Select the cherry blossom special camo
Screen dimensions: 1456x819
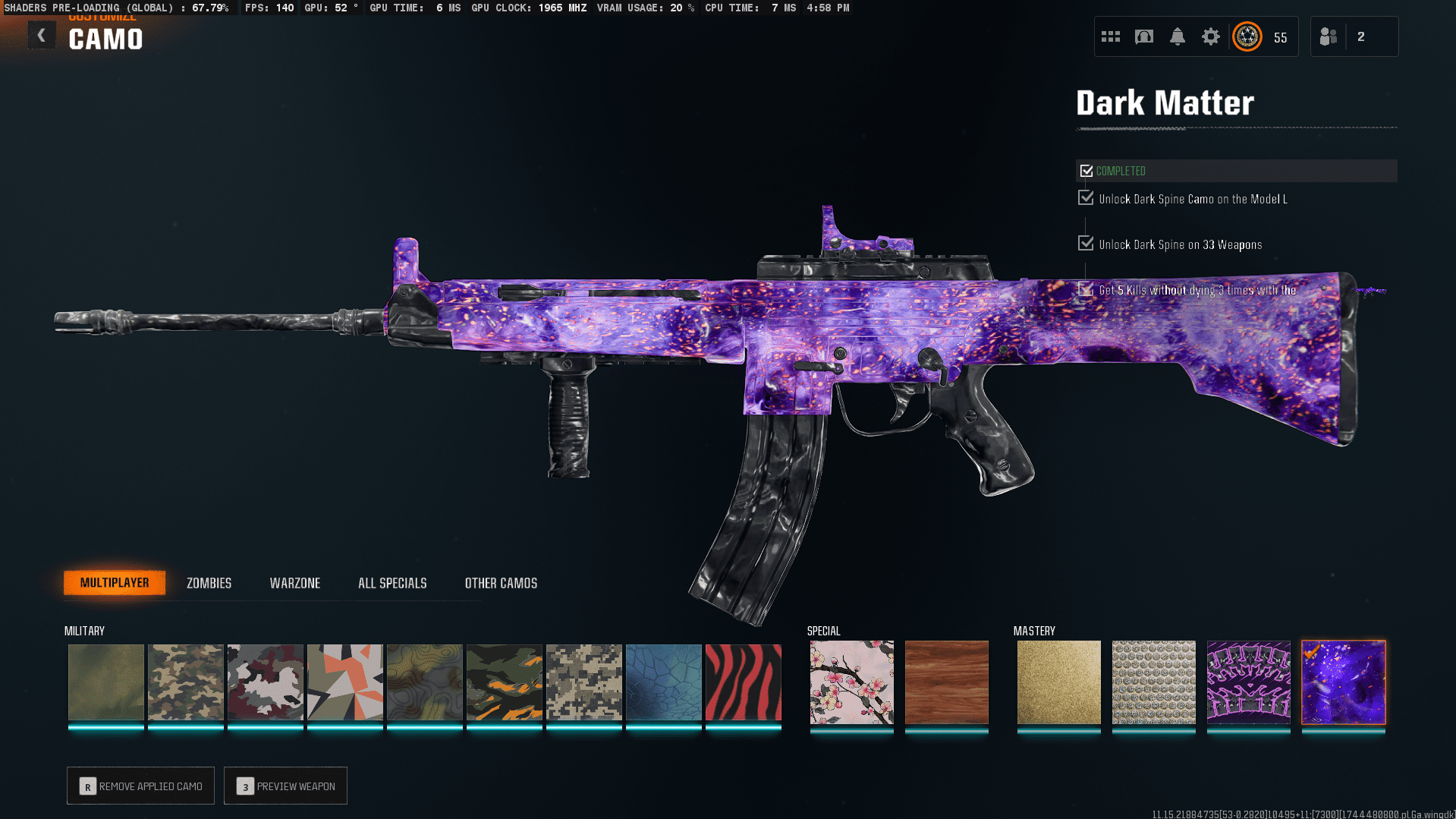tap(851, 682)
